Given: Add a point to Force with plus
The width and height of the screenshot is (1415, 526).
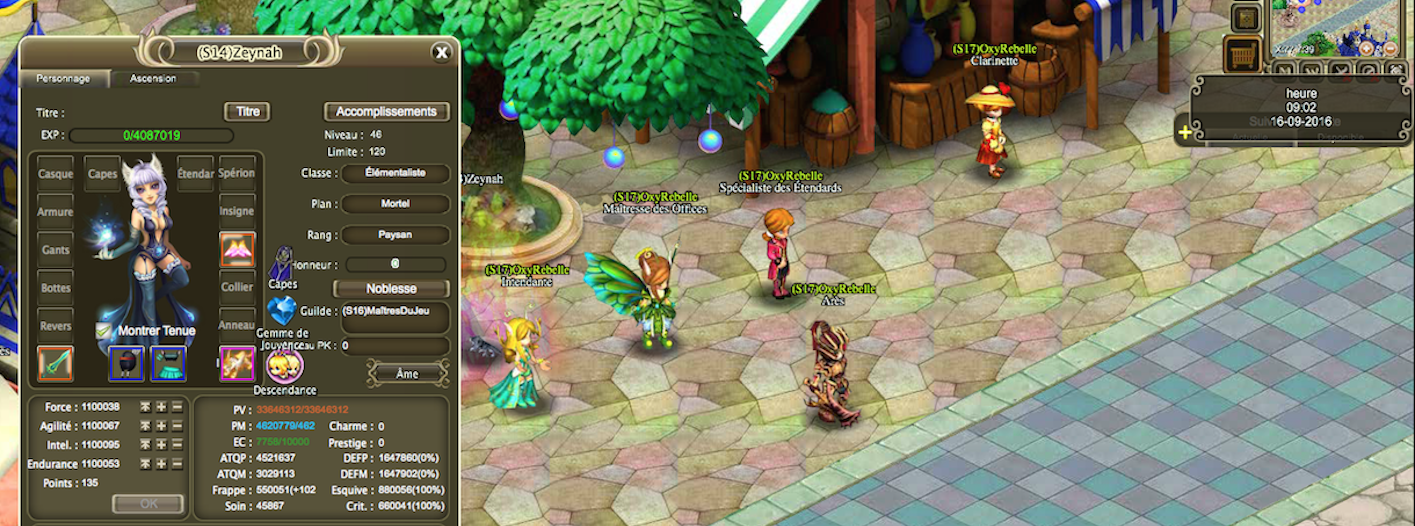Looking at the screenshot, I should pos(161,407).
